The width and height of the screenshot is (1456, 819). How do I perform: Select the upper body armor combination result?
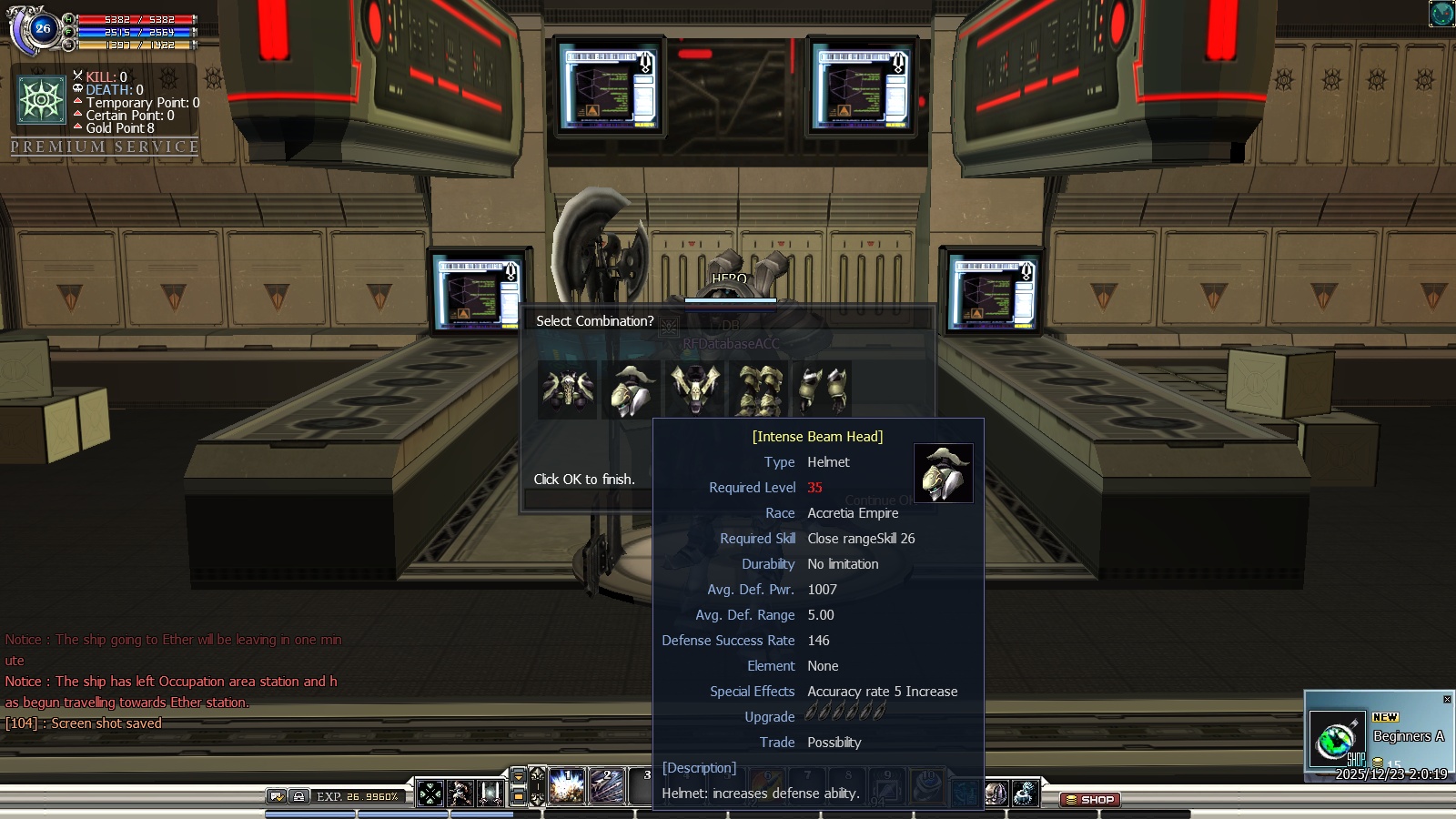[x=568, y=389]
